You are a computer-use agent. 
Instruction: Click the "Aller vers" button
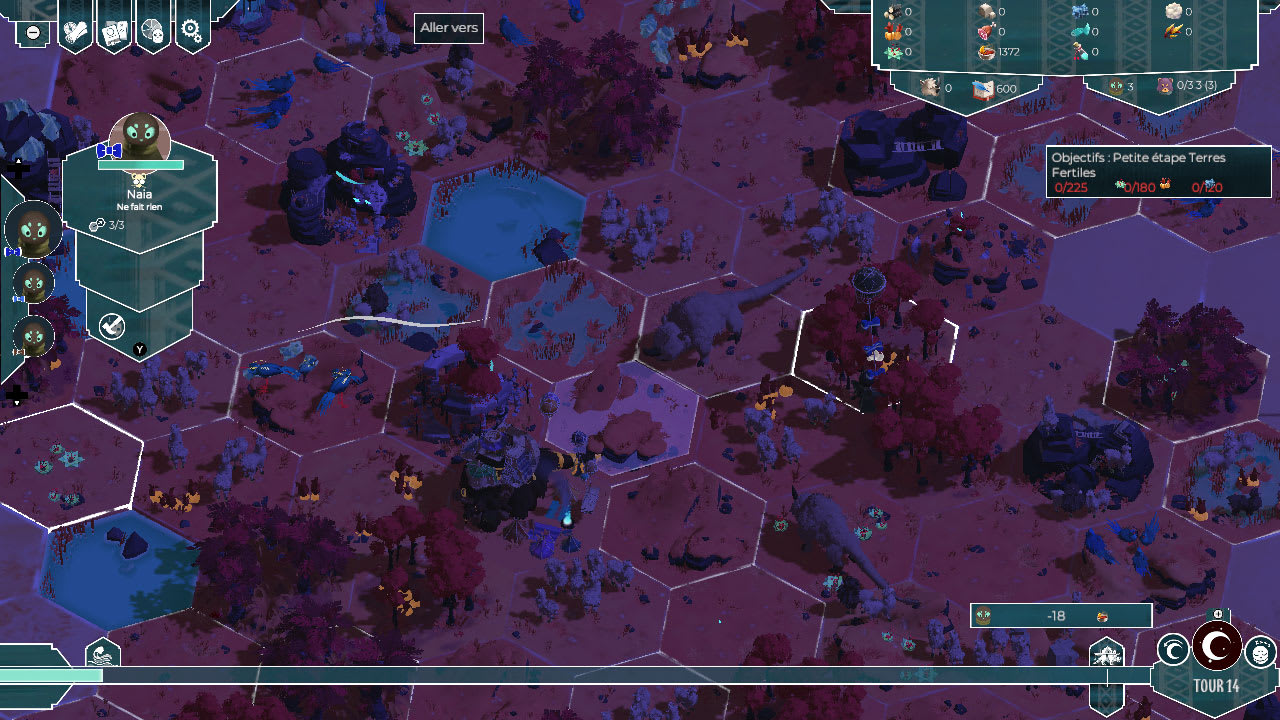pyautogui.click(x=449, y=28)
